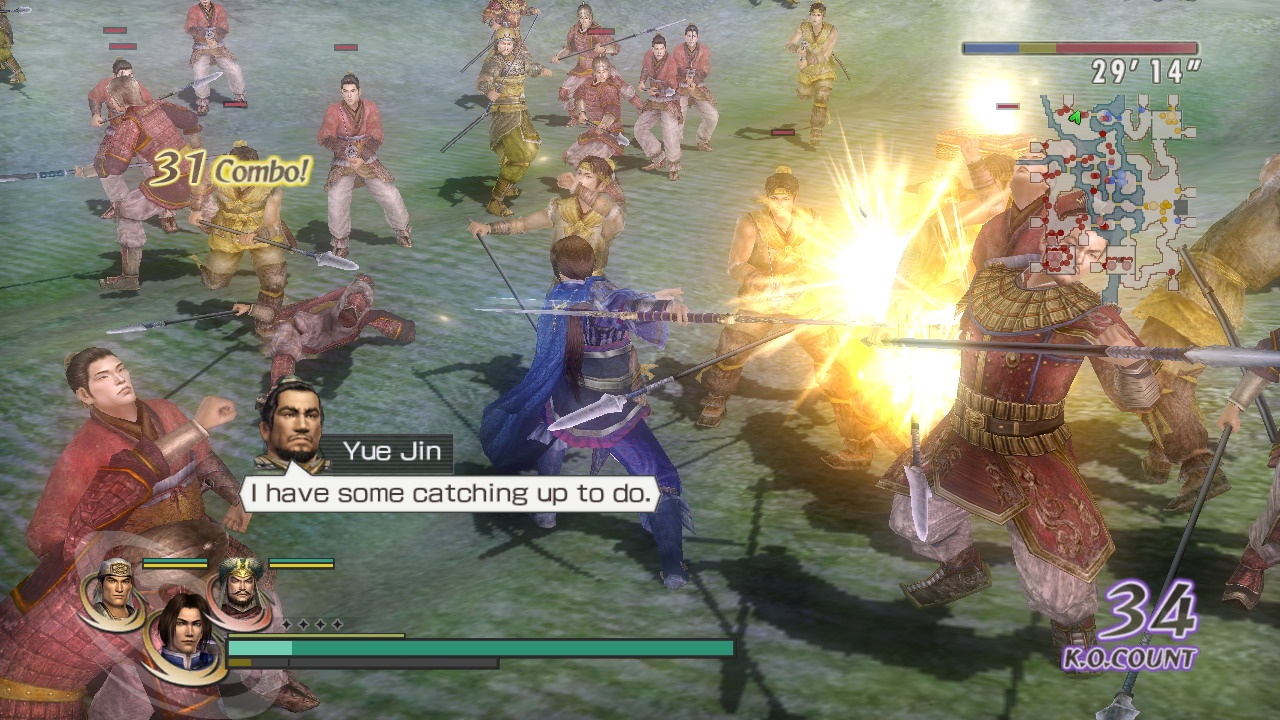Click the gray gate marker on the minimap
Viewport: 1280px width, 720px height.
click(x=1180, y=206)
